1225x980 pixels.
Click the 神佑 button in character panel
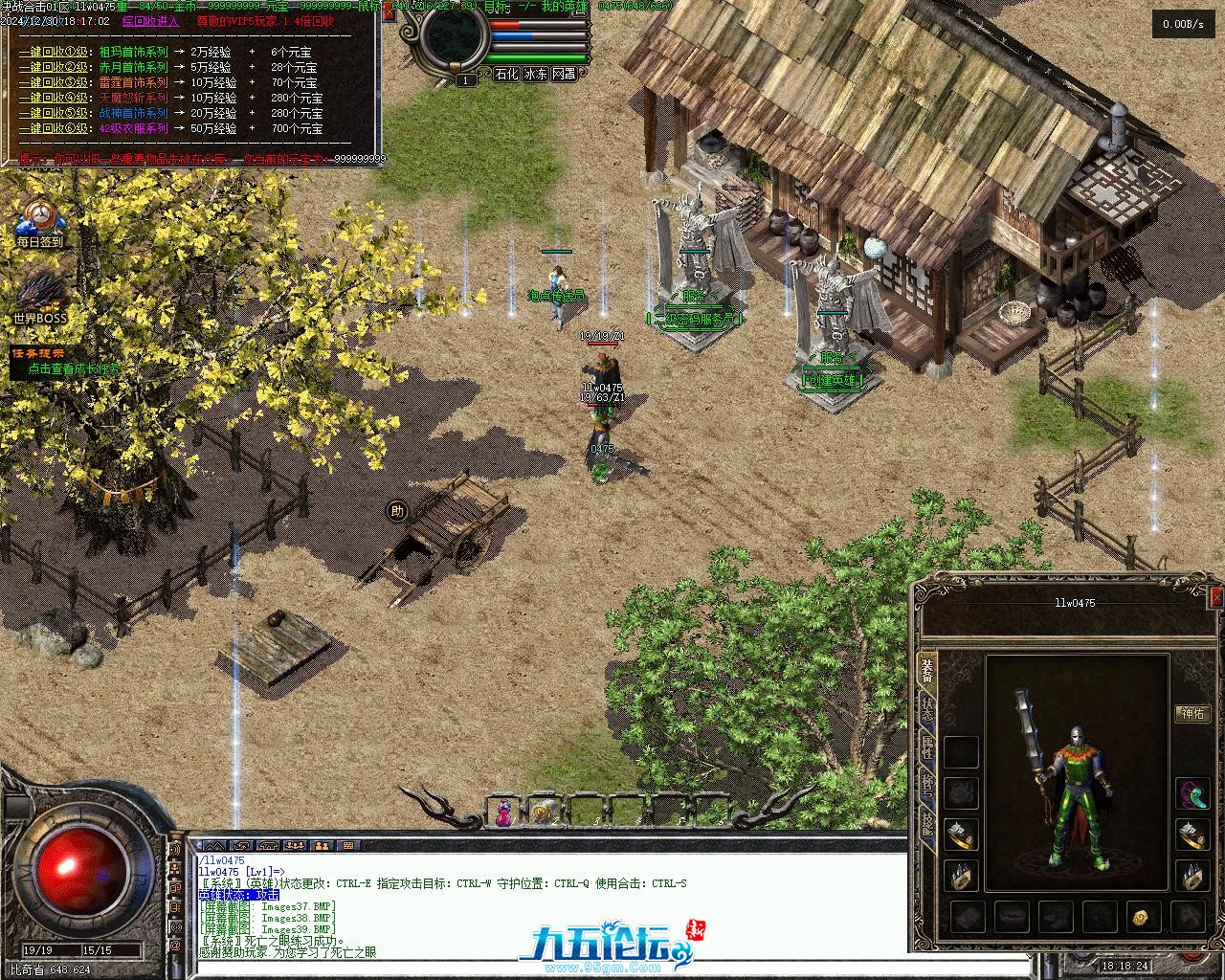tap(1192, 714)
